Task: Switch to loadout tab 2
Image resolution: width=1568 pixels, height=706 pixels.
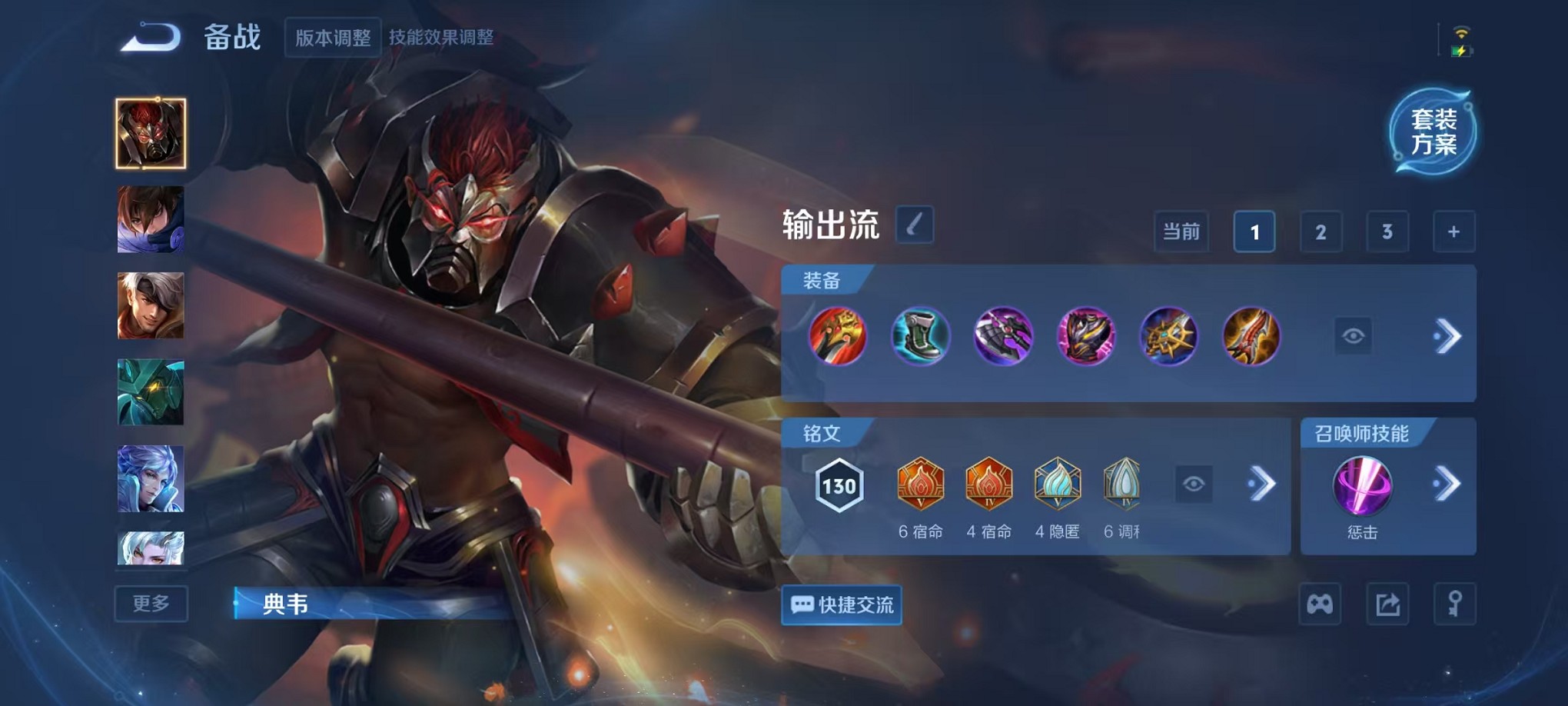Action: coord(1321,231)
